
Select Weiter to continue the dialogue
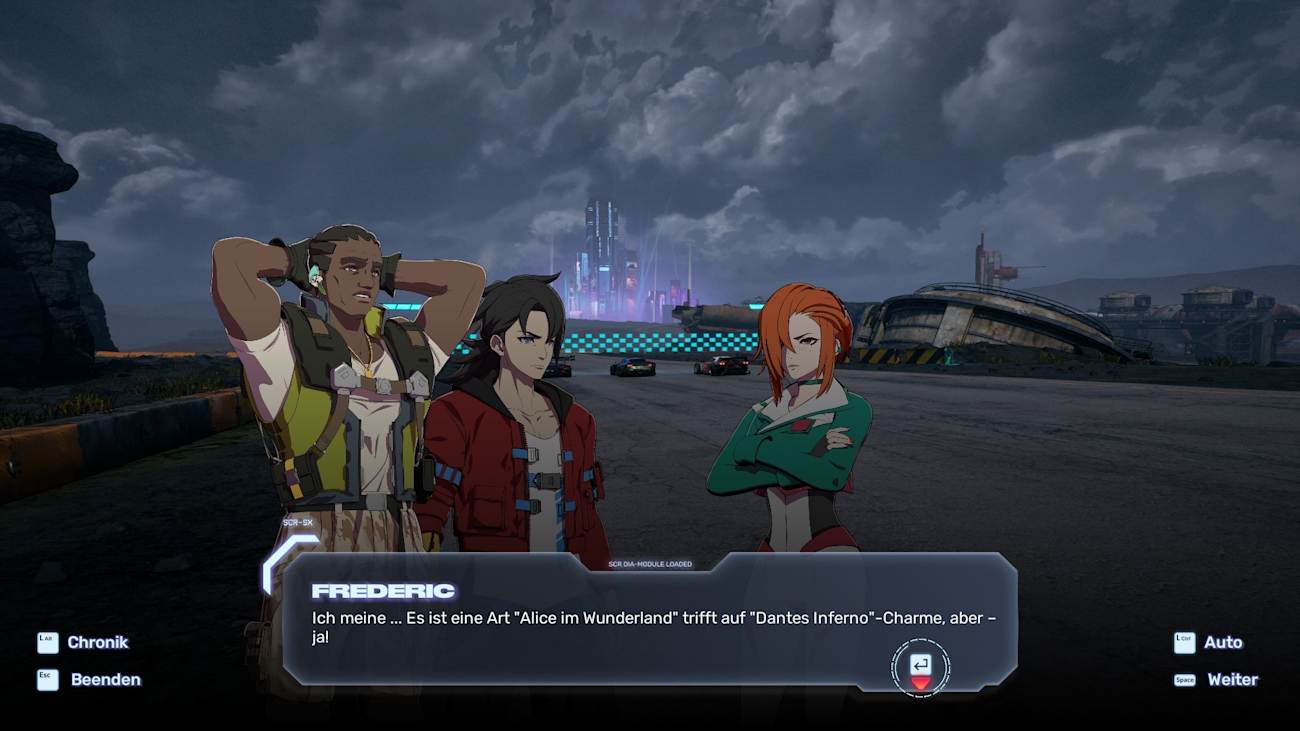(x=1231, y=680)
